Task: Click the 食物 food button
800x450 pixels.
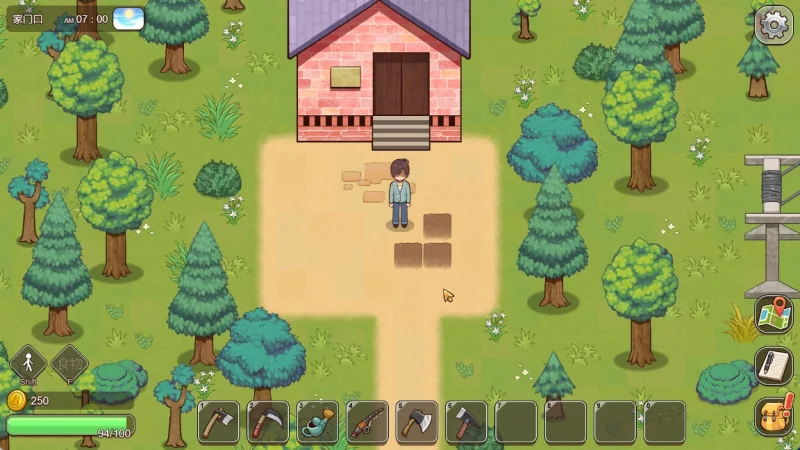Action: (x=69, y=364)
